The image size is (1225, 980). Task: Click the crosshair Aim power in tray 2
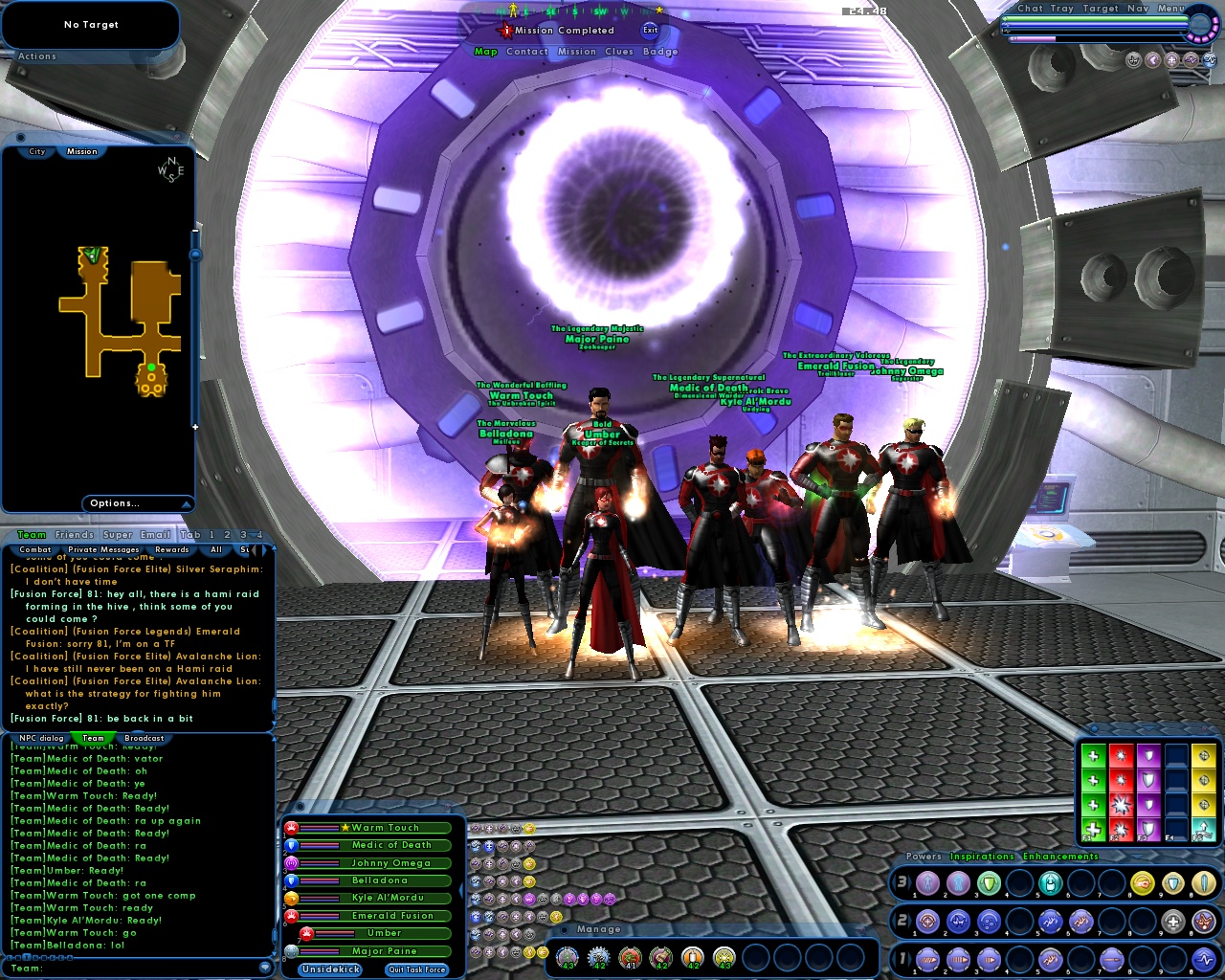[x=928, y=922]
